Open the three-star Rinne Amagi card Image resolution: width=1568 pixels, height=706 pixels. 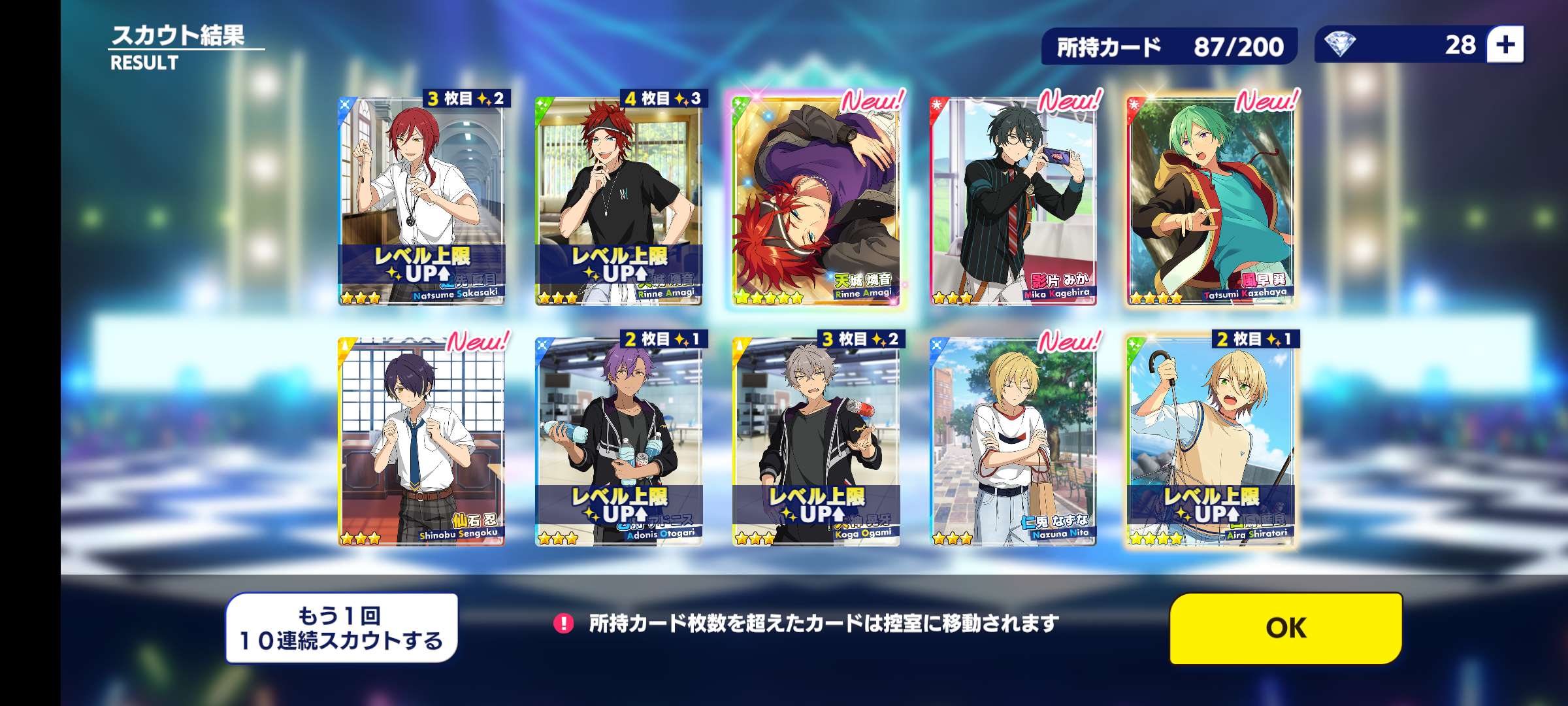[619, 201]
